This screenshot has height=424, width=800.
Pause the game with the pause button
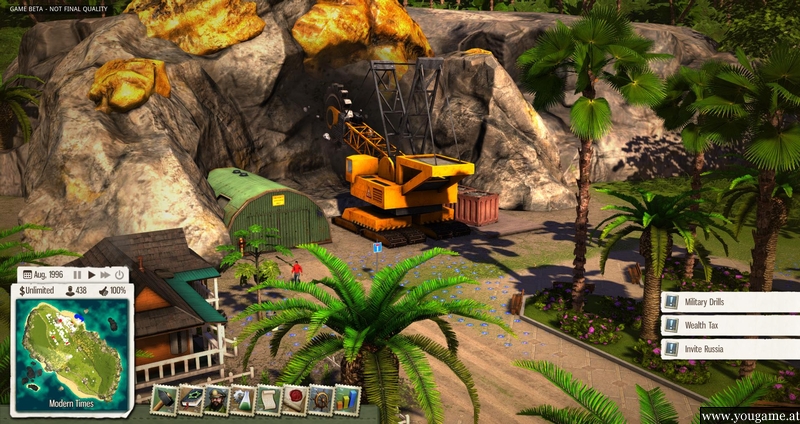coord(77,274)
